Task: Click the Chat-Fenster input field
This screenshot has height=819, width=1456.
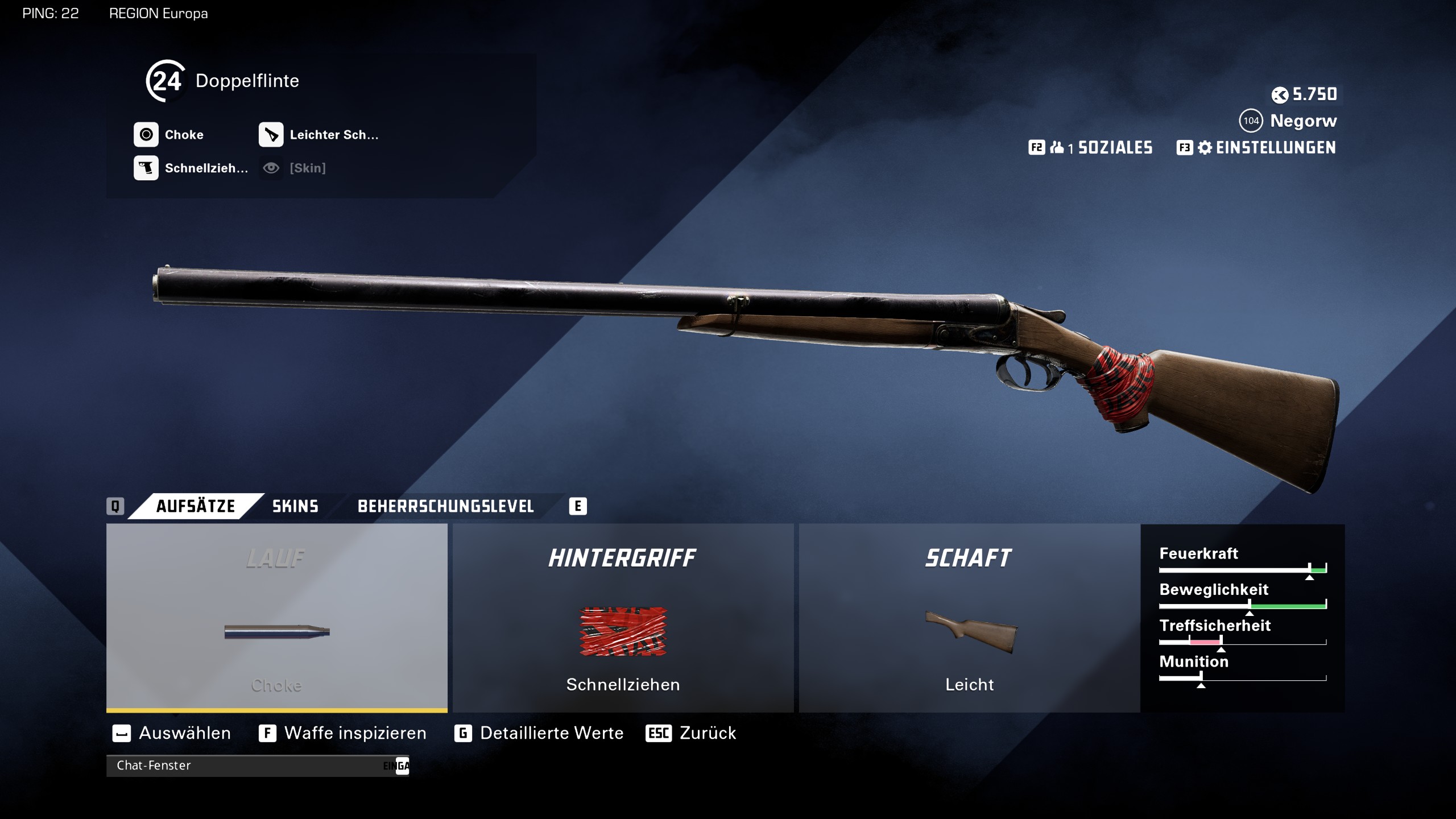Action: click(256, 766)
